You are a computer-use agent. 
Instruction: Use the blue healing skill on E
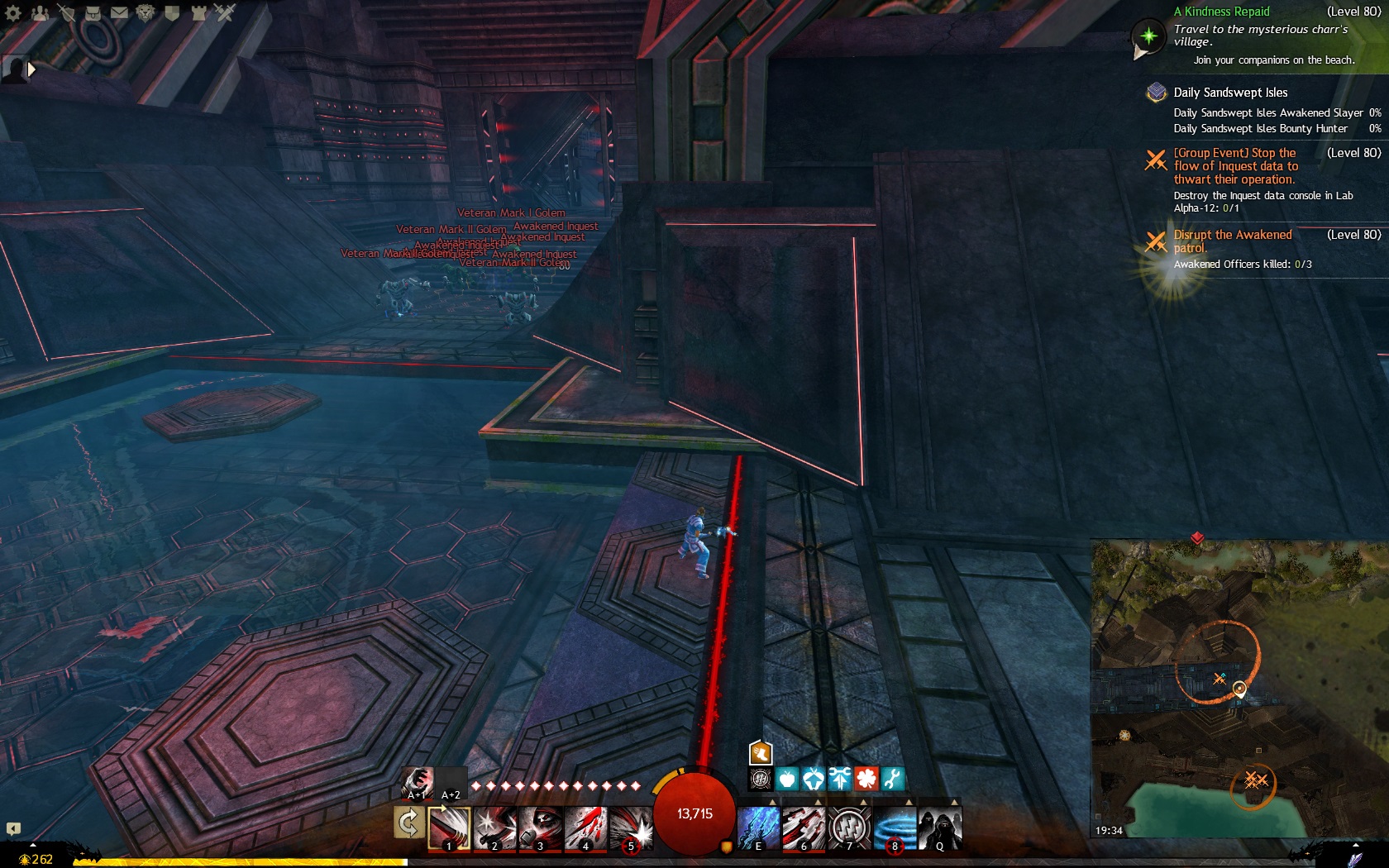[758, 827]
